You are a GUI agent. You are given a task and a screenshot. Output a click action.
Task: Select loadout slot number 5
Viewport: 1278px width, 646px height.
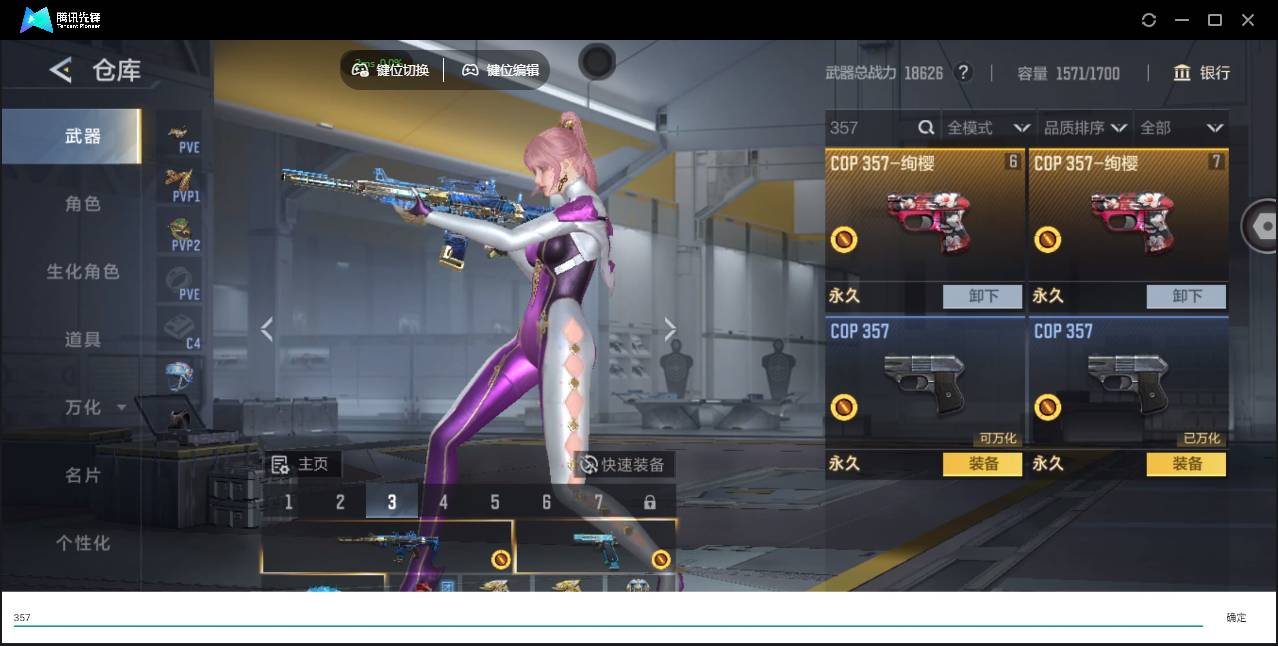[495, 502]
